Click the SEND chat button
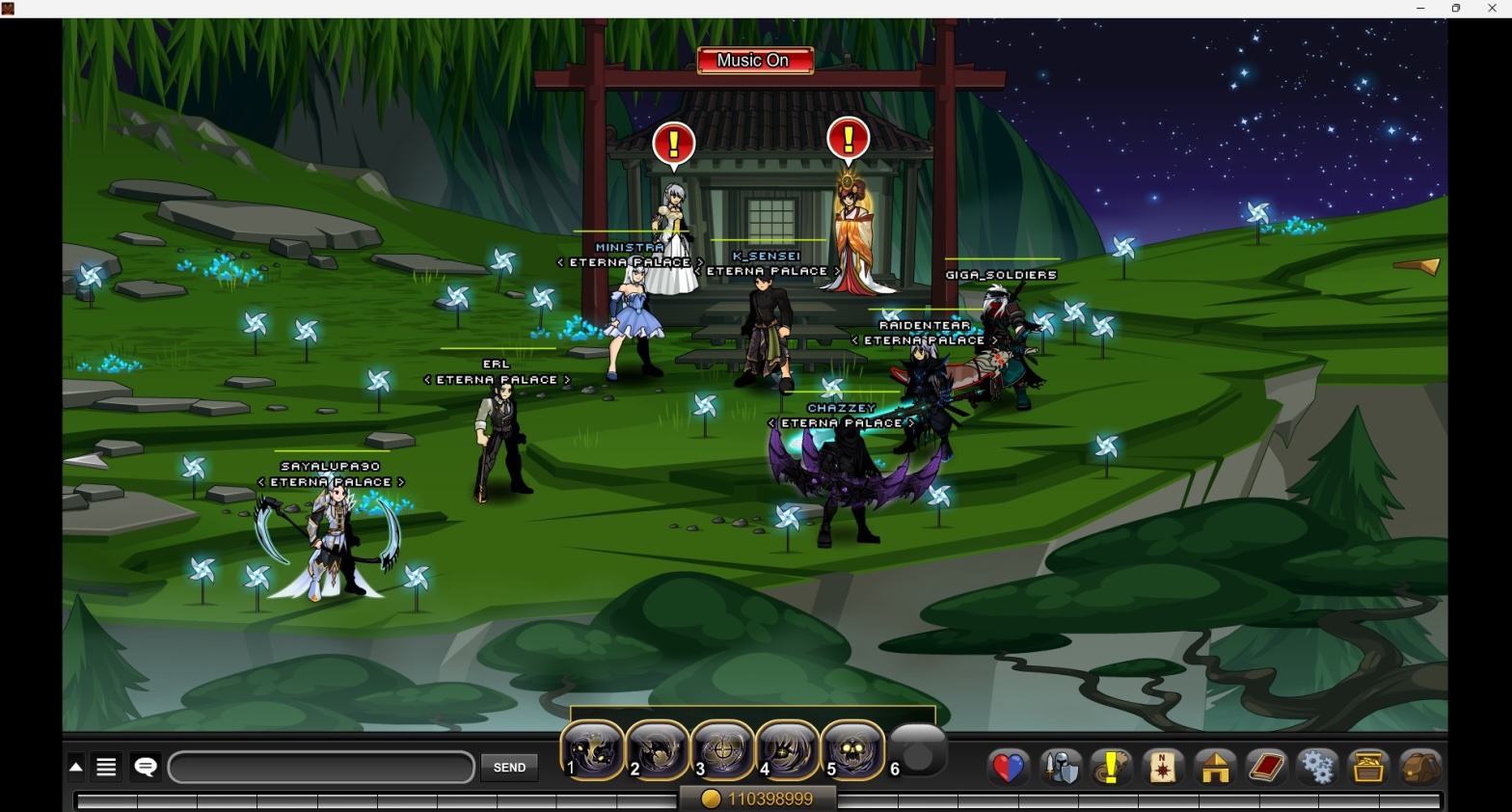The height and width of the screenshot is (812, 1512). [509, 768]
